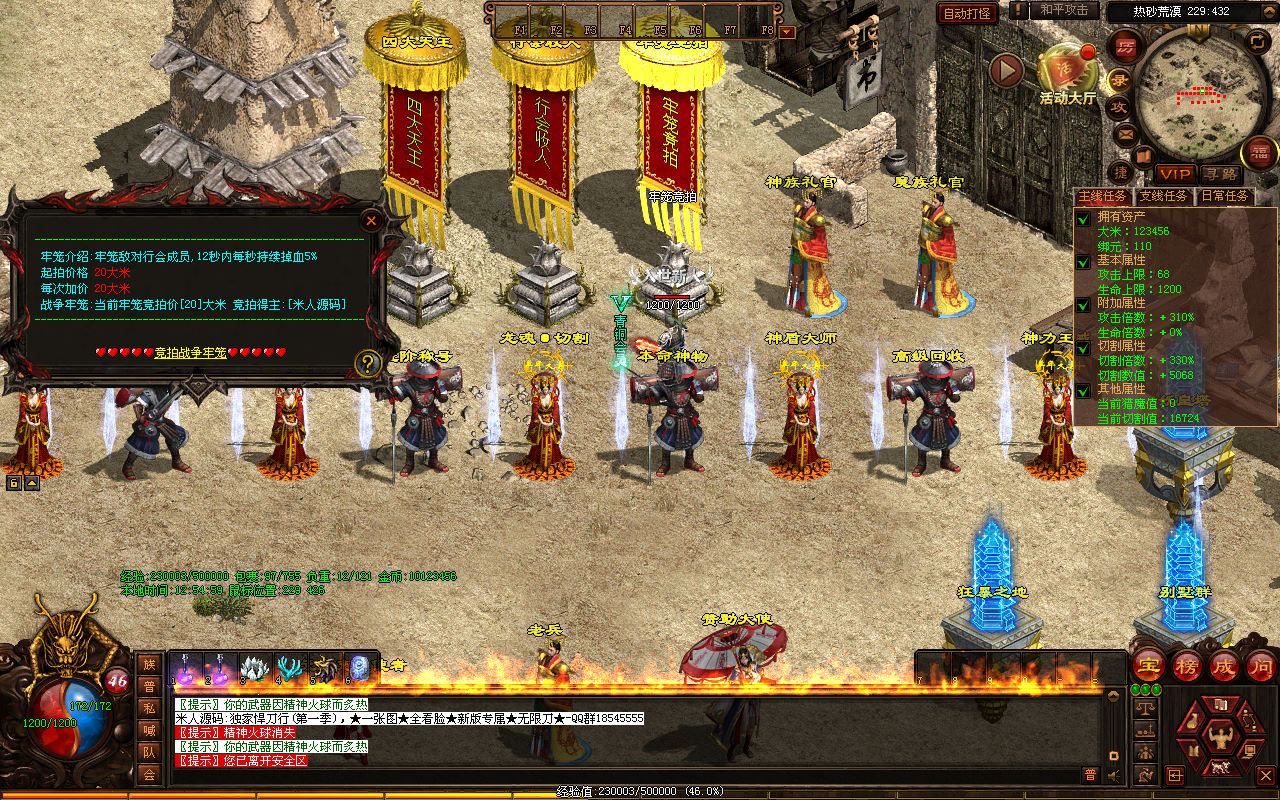Image resolution: width=1280 pixels, height=800 pixels.
Task: Switch to the 日常任务 tab
Action: (x=1225, y=197)
